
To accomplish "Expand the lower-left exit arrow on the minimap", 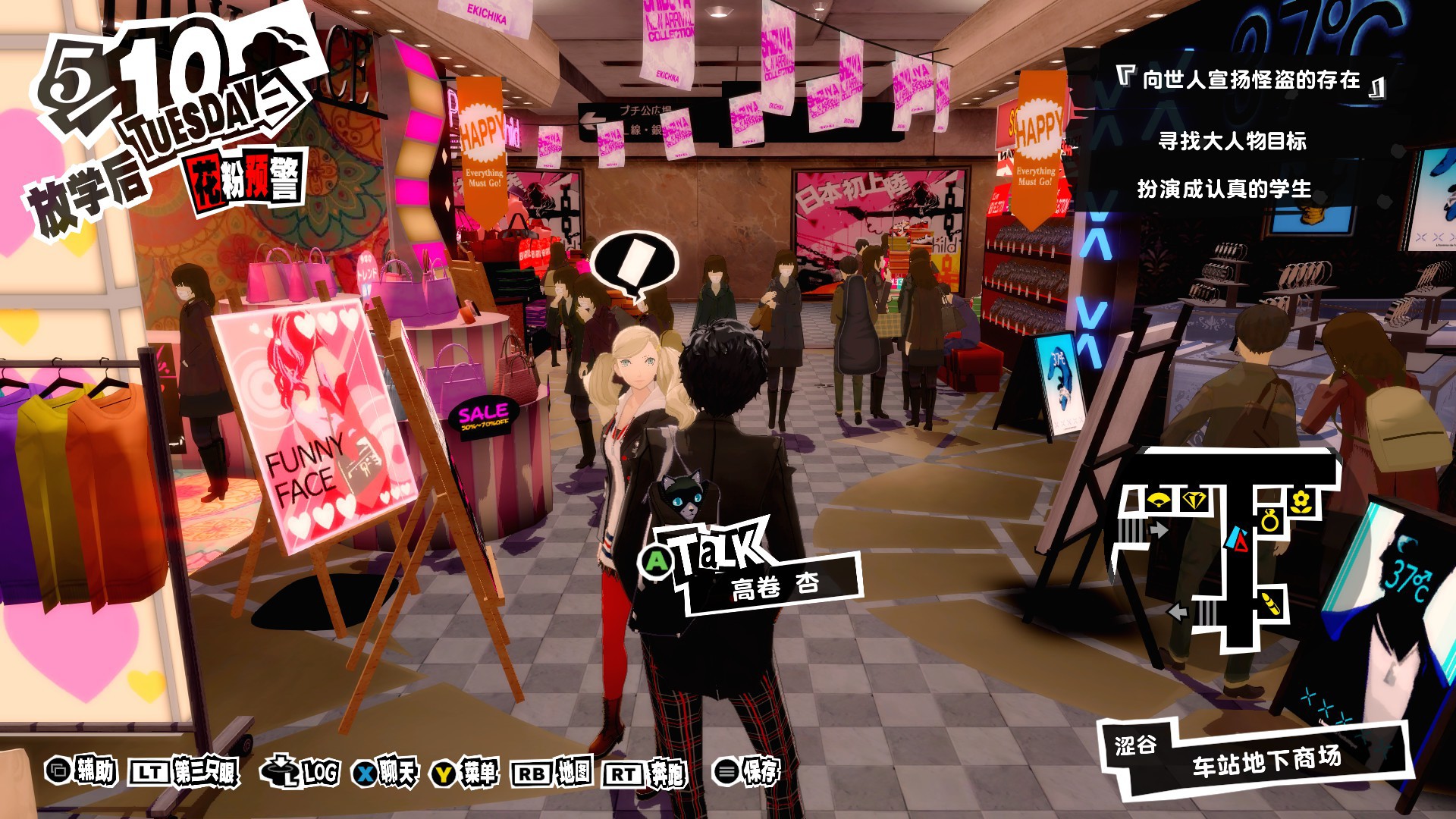I will tap(1177, 612).
